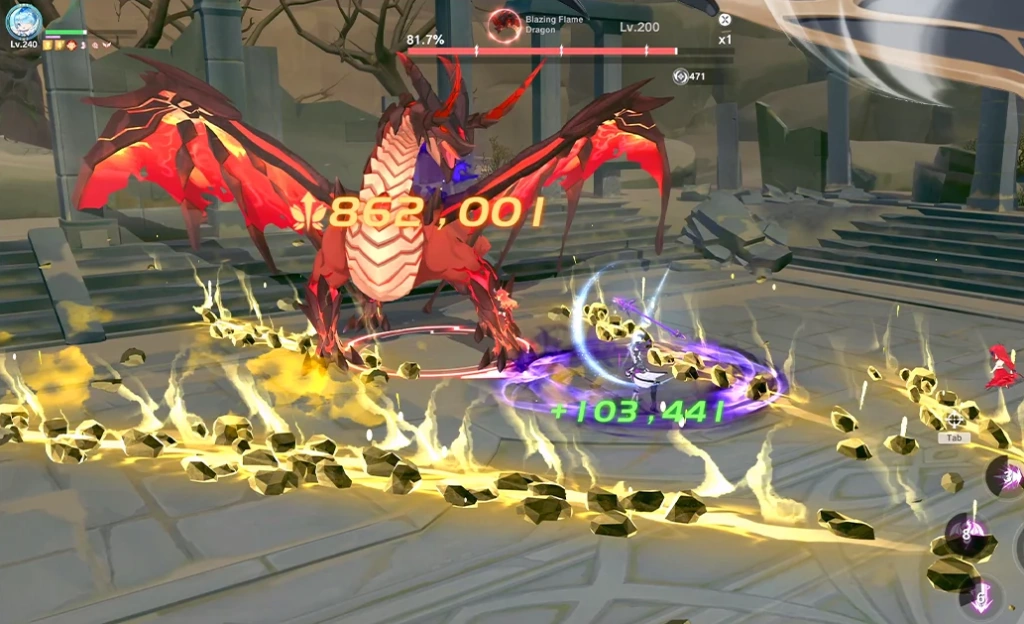Image resolution: width=1024 pixels, height=624 pixels.
Task: Trigger the purple skill numbered 6
Action: (981, 598)
